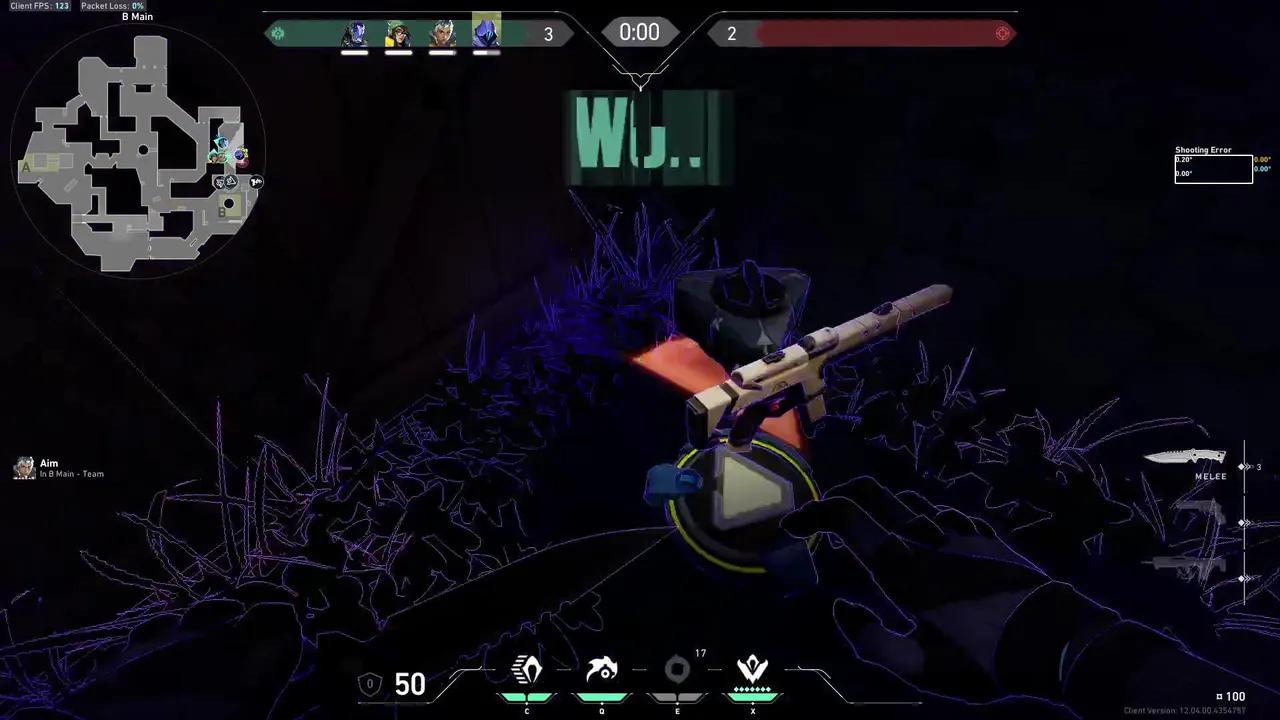Select the highlighted hooded Omen portrait

486,33
